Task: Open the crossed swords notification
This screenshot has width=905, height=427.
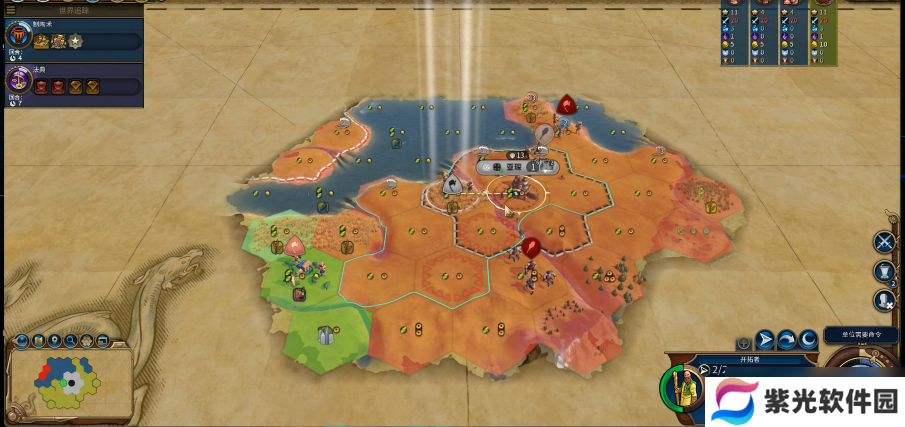Action: point(884,241)
